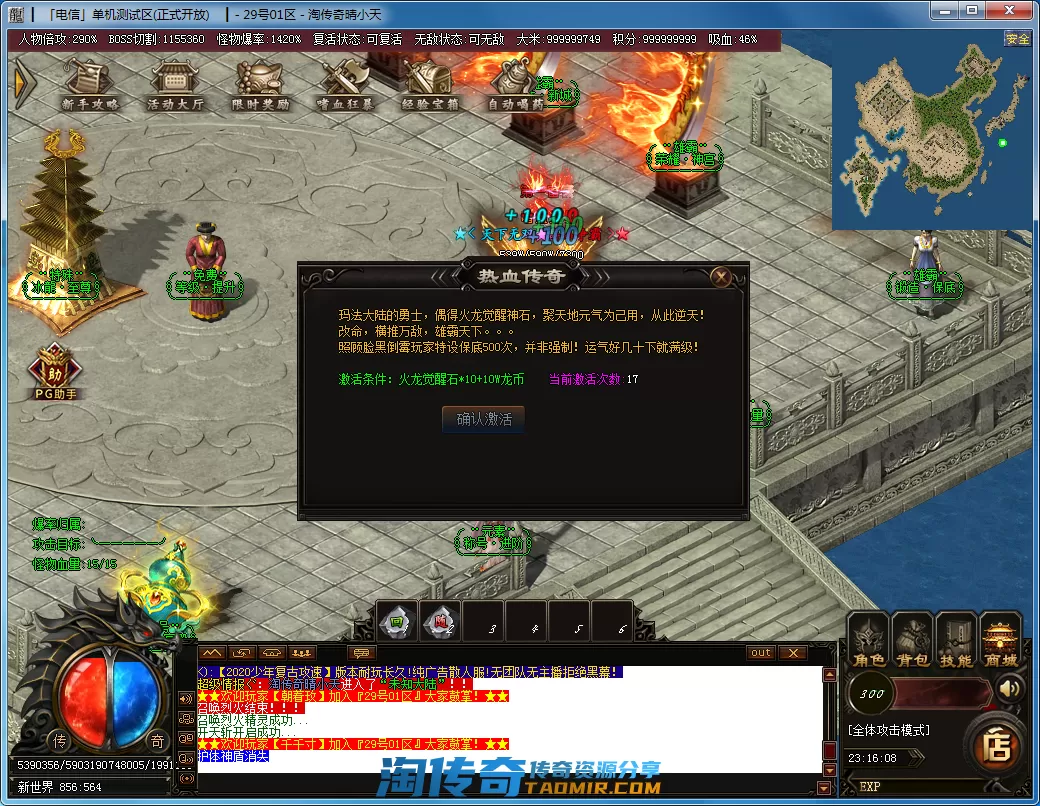Open the PG助手 assistant
1040x806 pixels.
[53, 370]
